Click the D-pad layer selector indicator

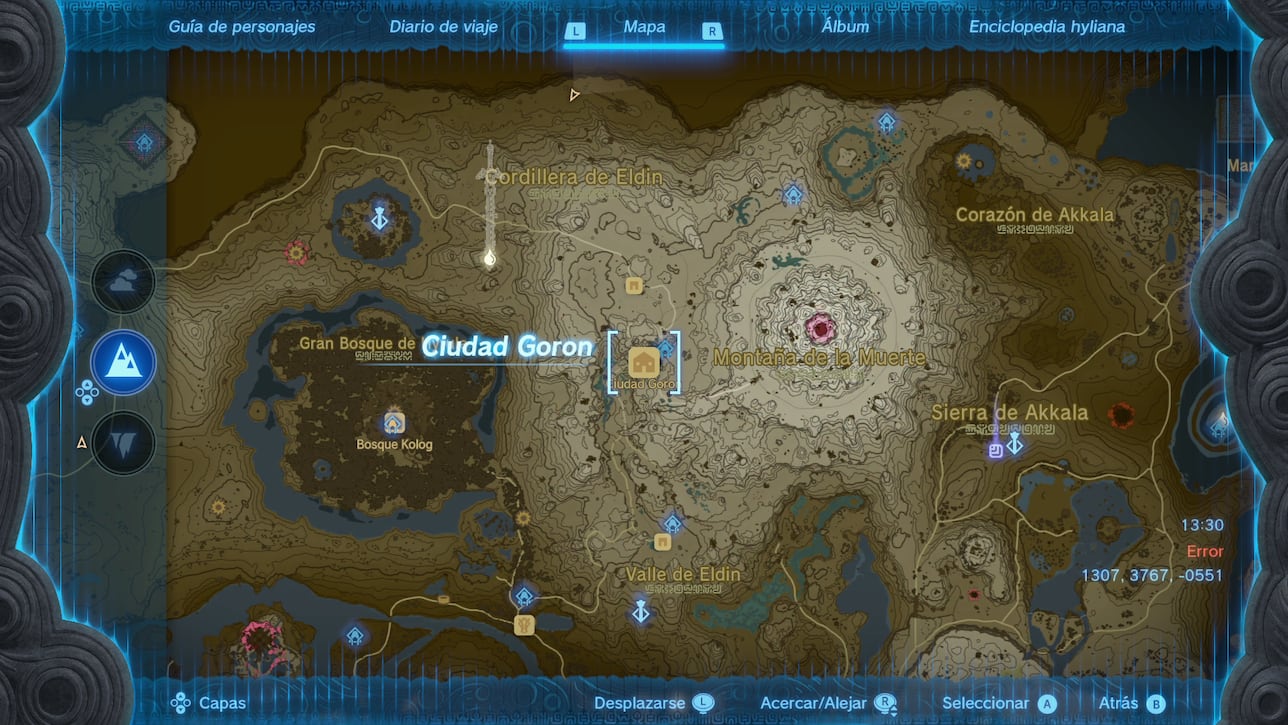[x=88, y=393]
